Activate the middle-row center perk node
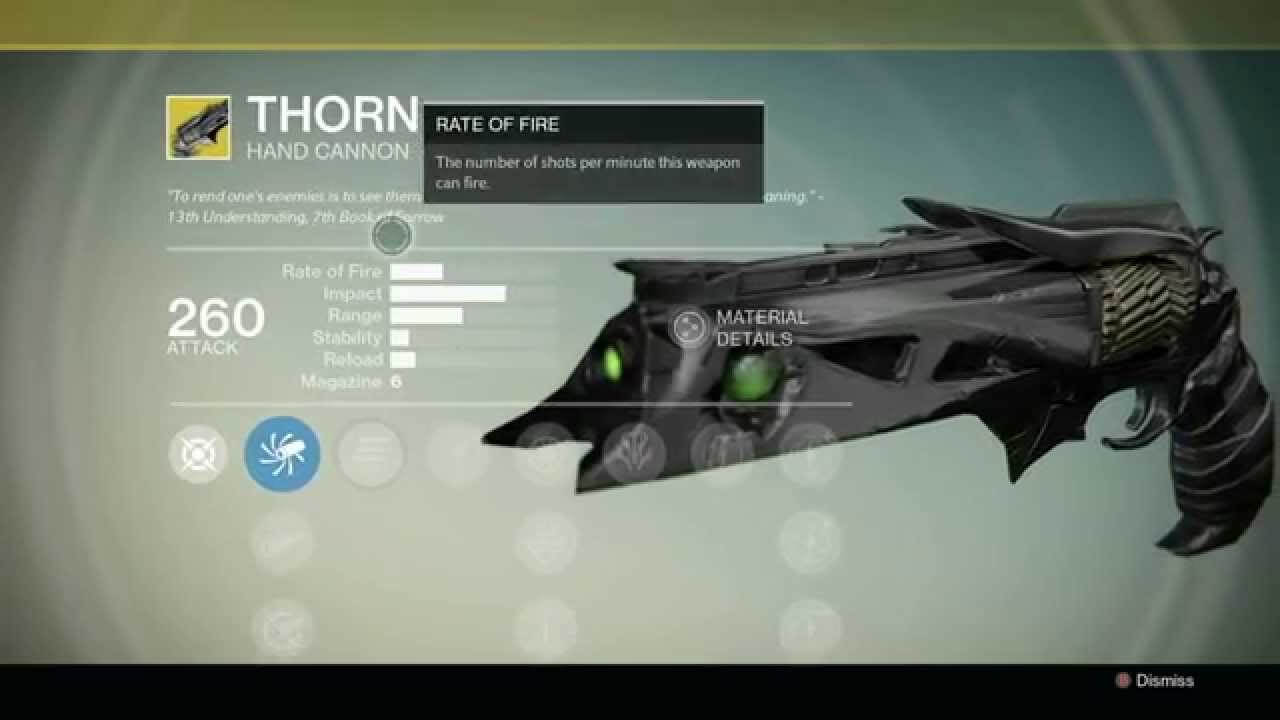Screen dimensions: 1280x720 click(545, 540)
